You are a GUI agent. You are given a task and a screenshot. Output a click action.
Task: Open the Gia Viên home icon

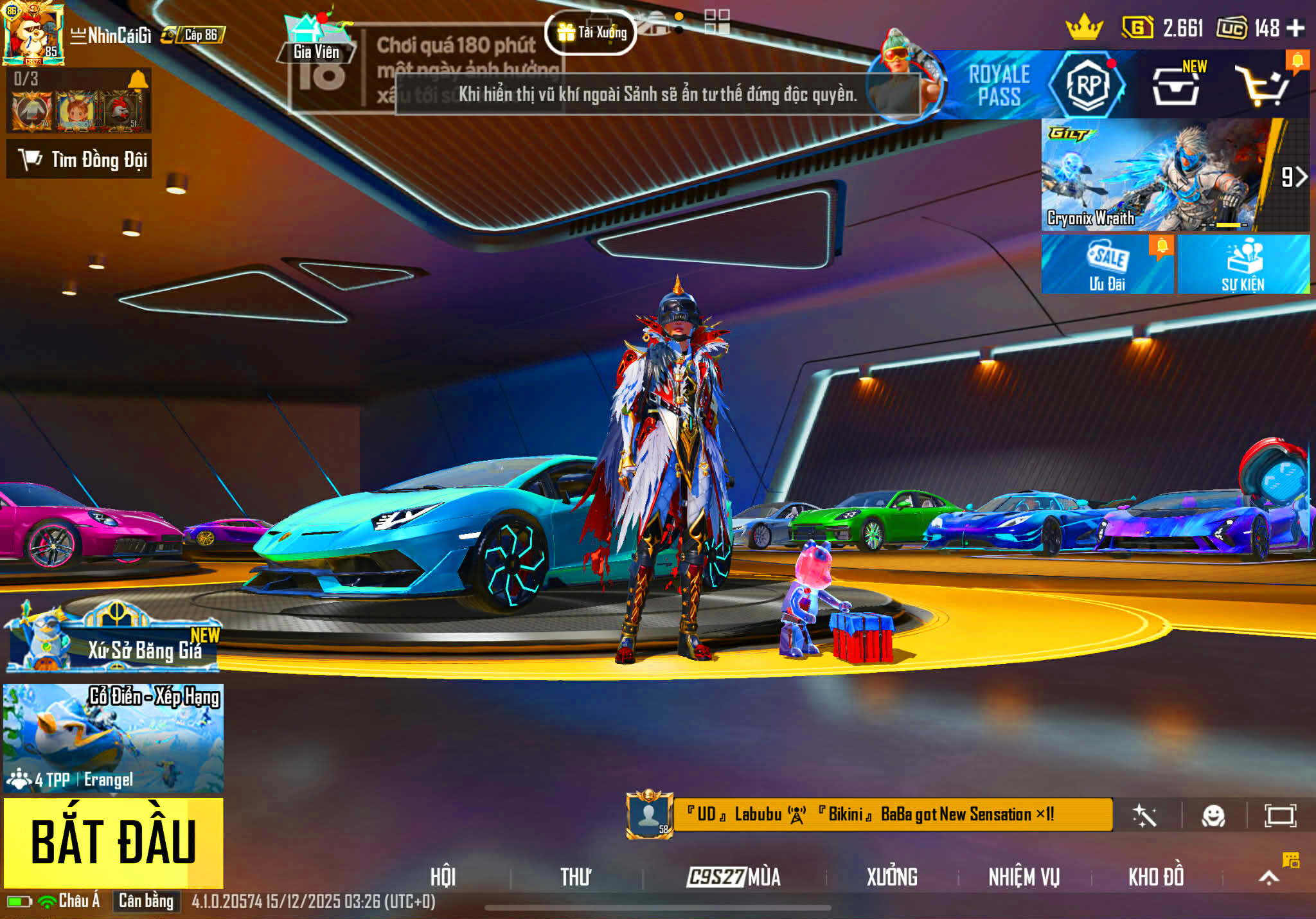[316, 40]
